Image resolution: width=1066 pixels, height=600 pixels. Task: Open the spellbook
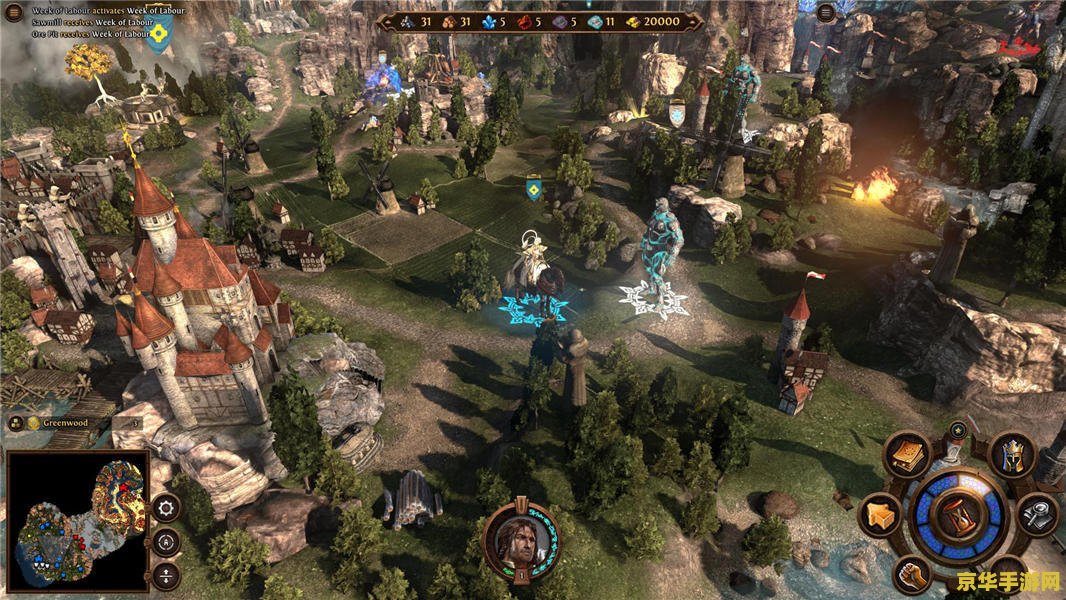(x=907, y=455)
